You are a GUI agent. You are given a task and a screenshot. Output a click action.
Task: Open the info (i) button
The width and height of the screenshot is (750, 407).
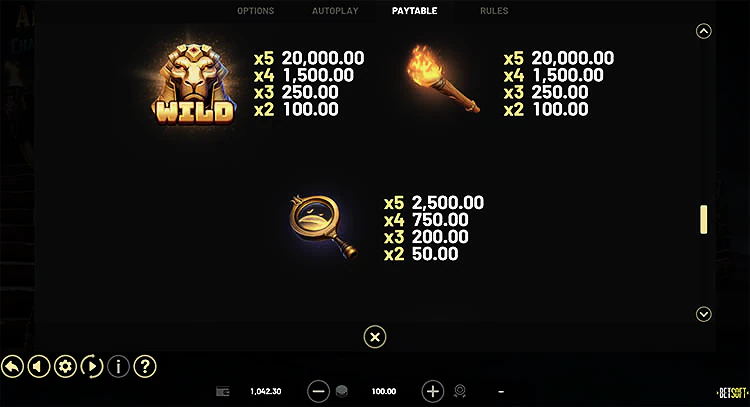coord(117,366)
